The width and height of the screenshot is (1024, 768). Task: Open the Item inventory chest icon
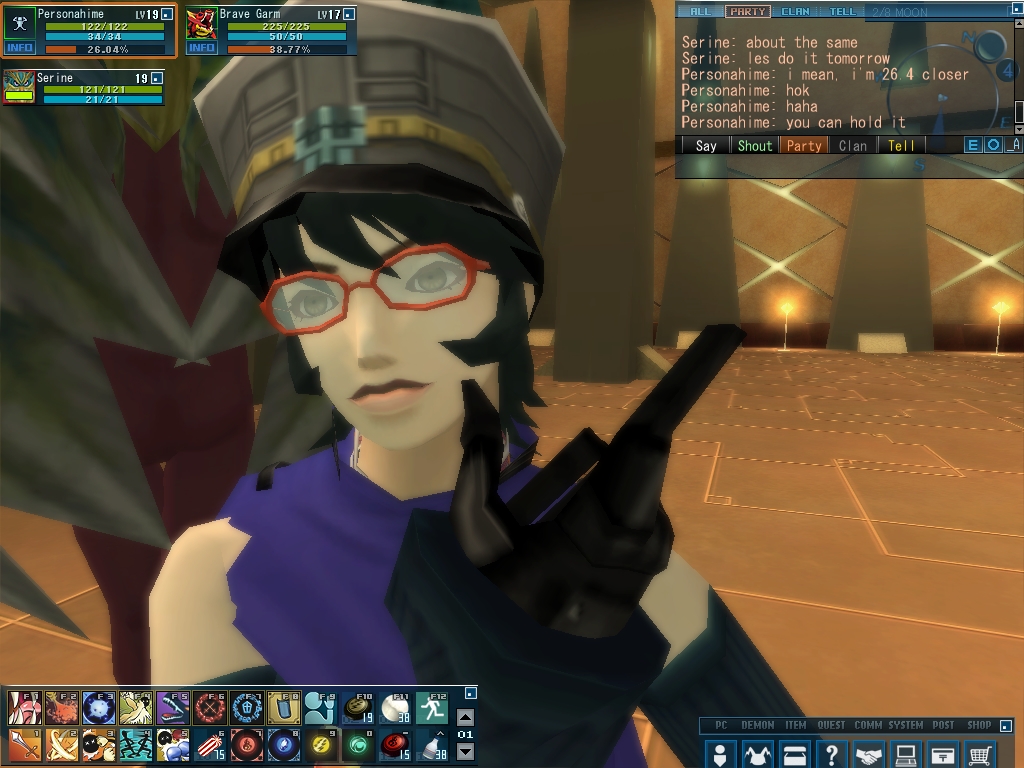point(794,753)
